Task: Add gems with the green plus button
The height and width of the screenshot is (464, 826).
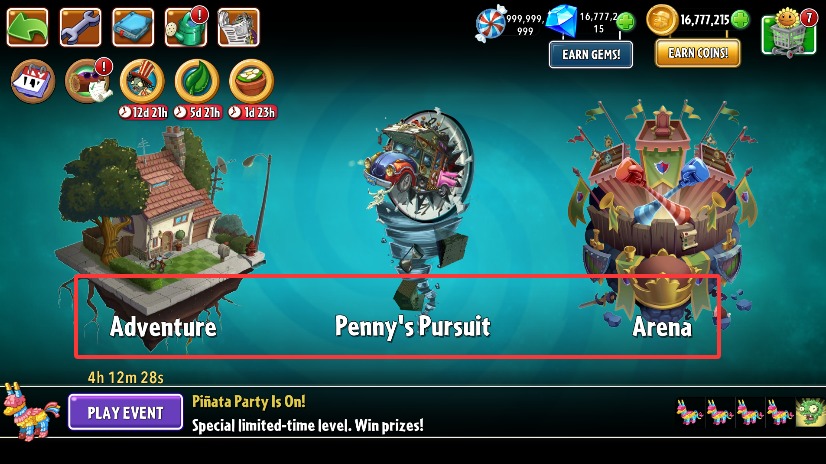Action: [626, 21]
